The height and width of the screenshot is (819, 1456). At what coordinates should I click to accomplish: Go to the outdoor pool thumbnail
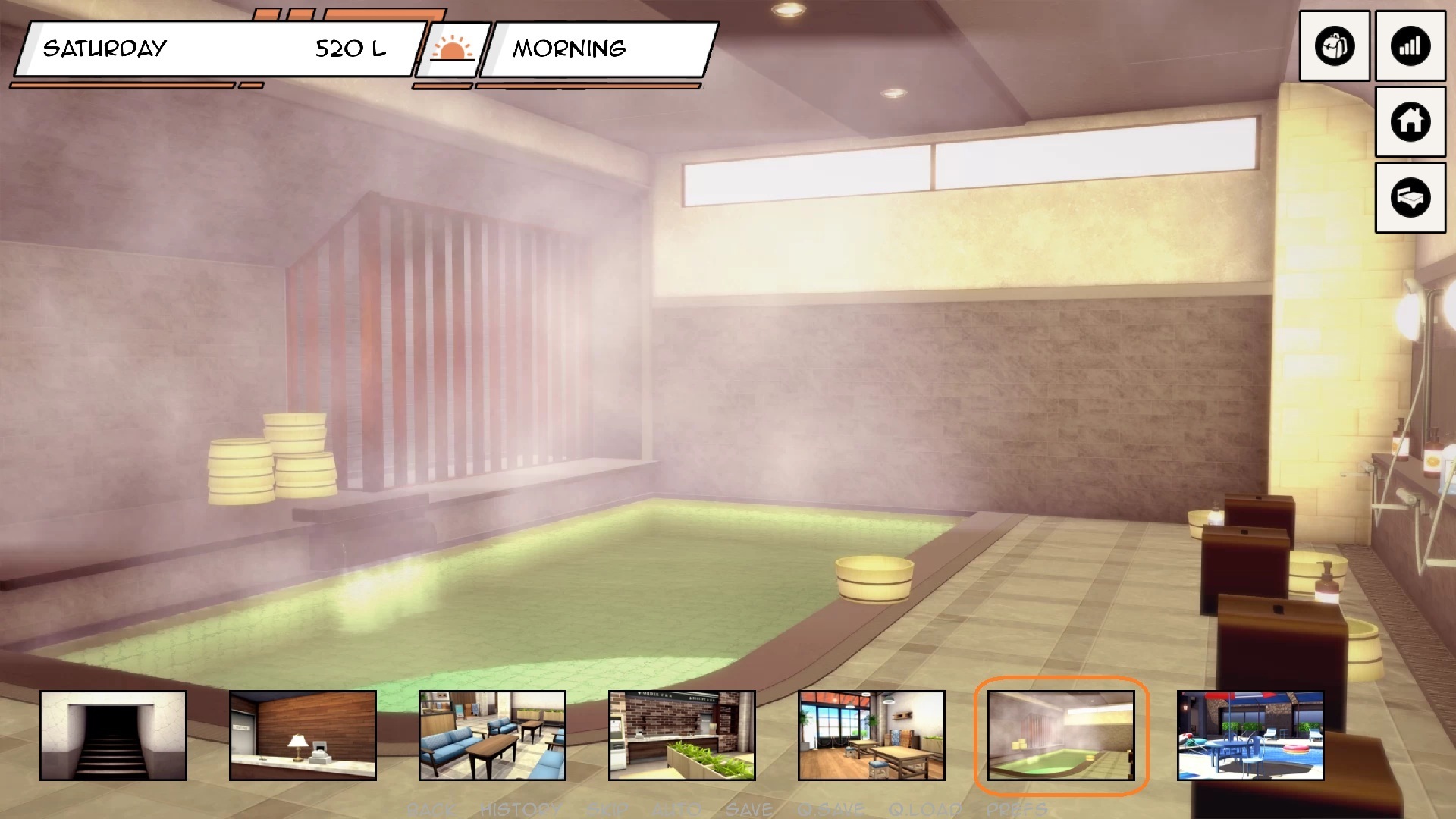[1250, 735]
